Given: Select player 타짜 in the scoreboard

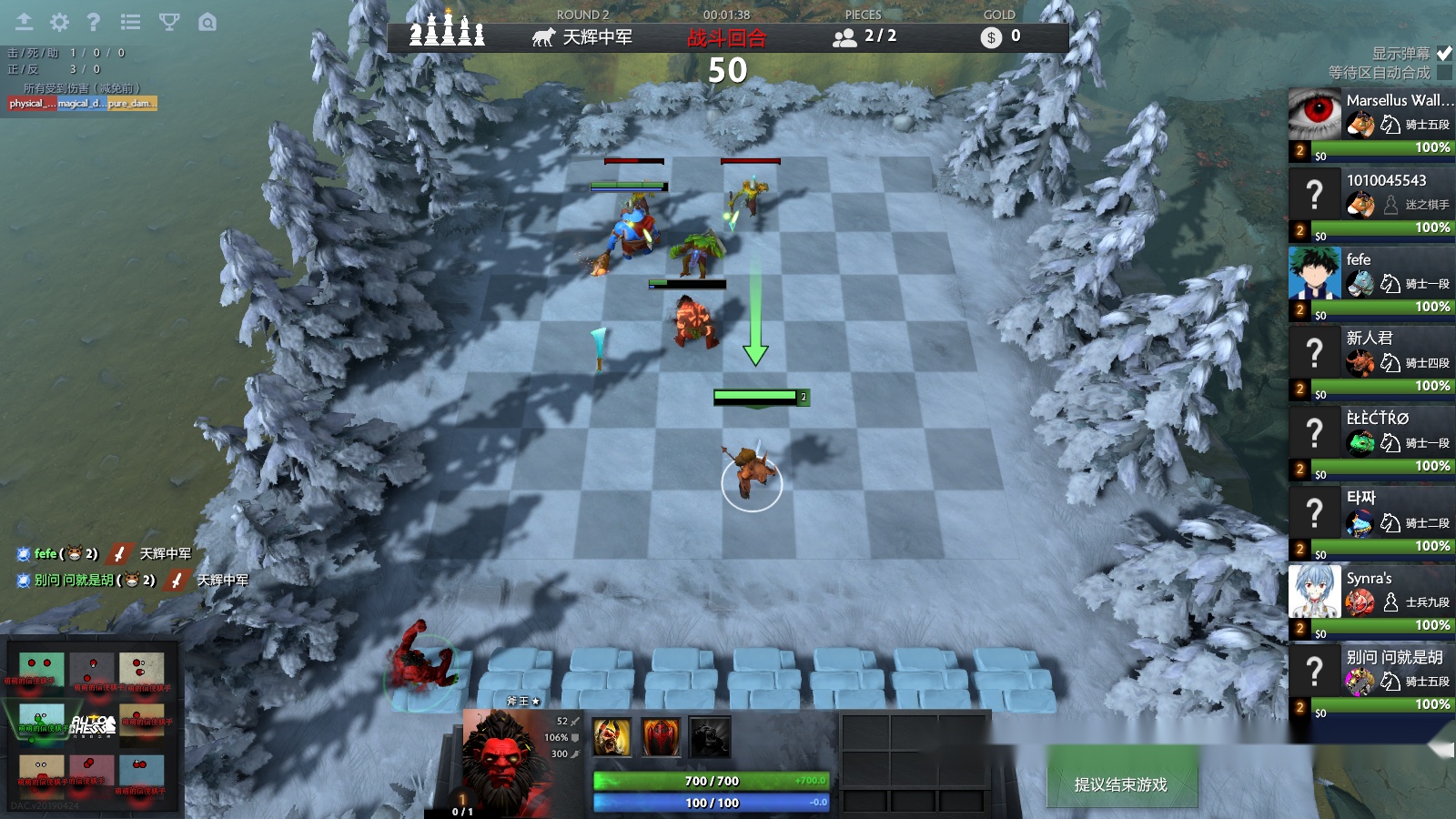Looking at the screenshot, I should [x=1371, y=523].
